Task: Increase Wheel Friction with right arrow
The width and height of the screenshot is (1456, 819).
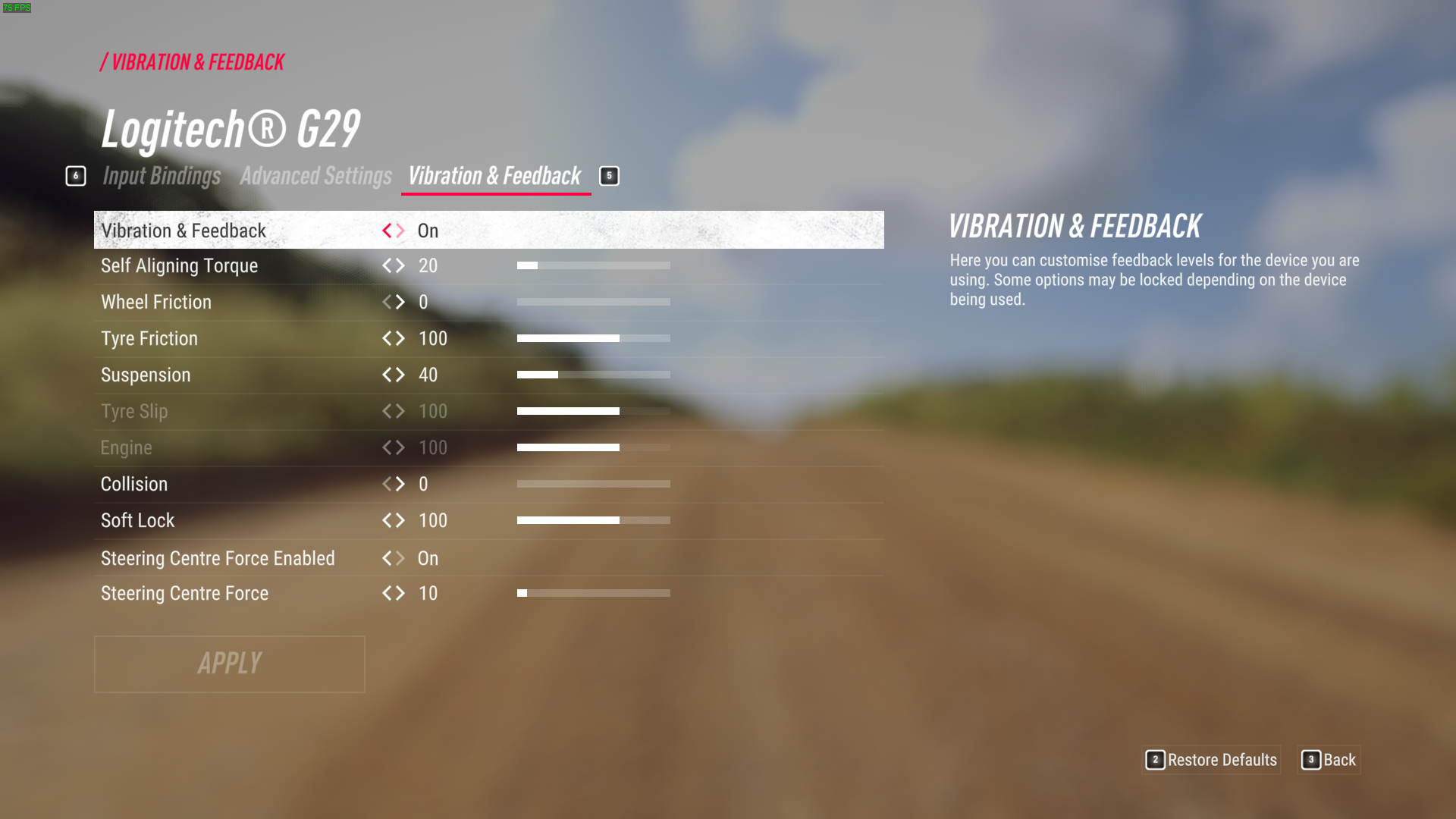Action: [x=400, y=302]
